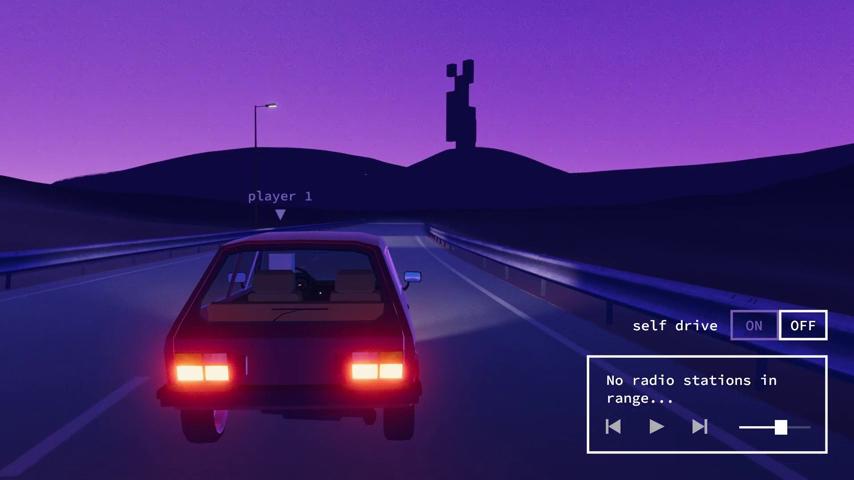Turn self drive ON
The width and height of the screenshot is (854, 480).
click(x=754, y=325)
